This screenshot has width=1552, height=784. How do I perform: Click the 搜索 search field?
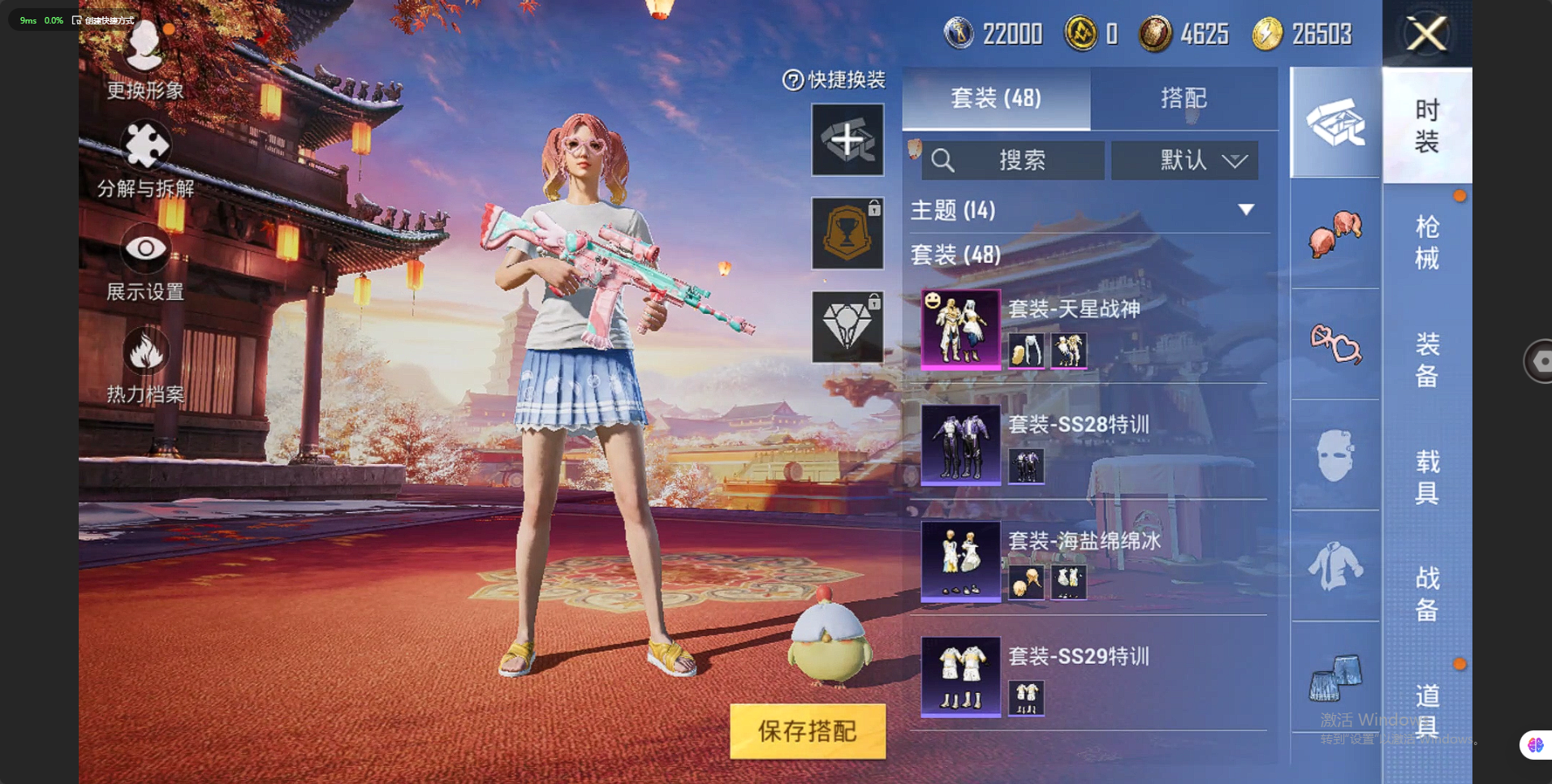click(1013, 160)
